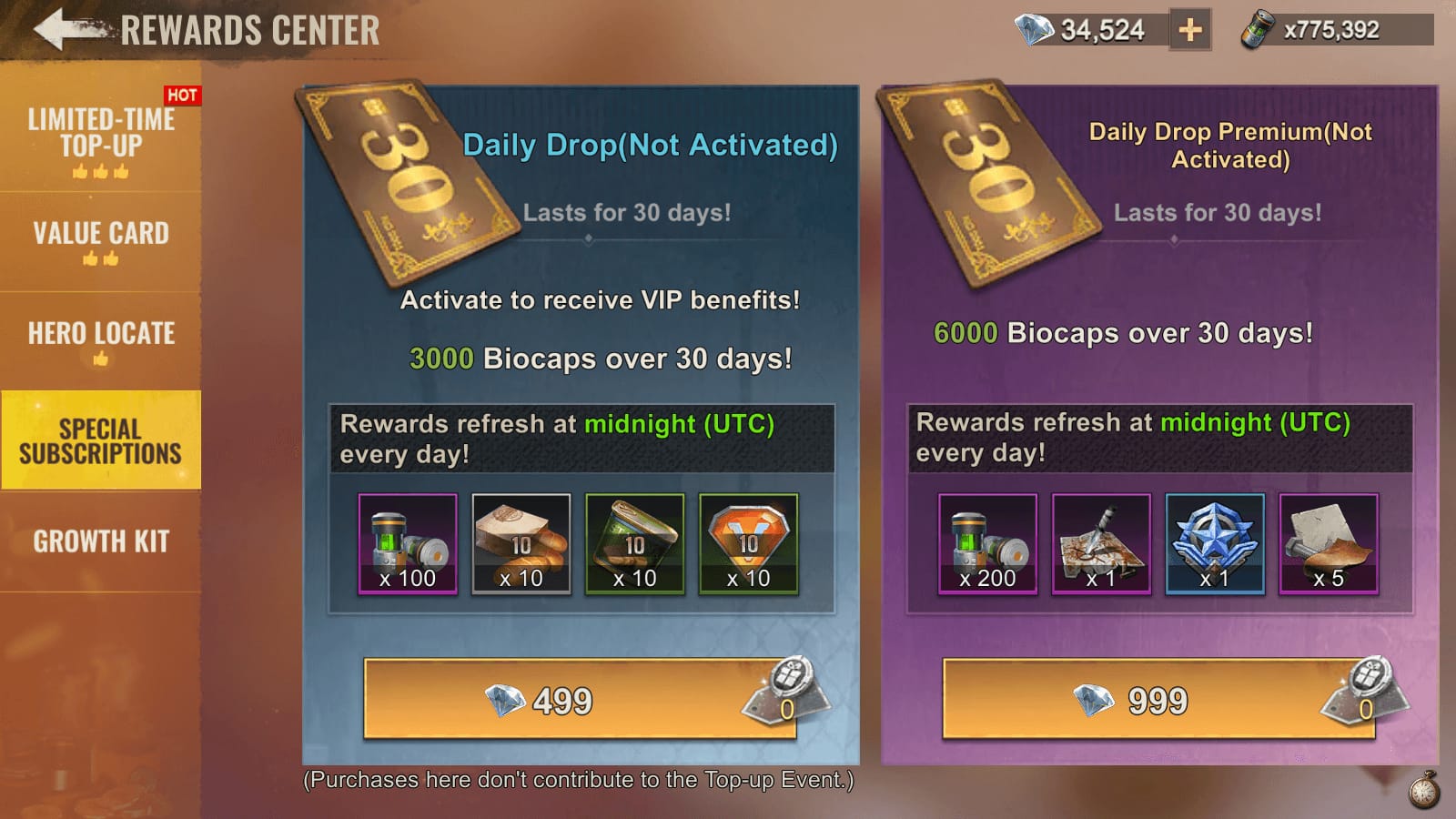Click the stopwatch icon in the corner

1424,789
